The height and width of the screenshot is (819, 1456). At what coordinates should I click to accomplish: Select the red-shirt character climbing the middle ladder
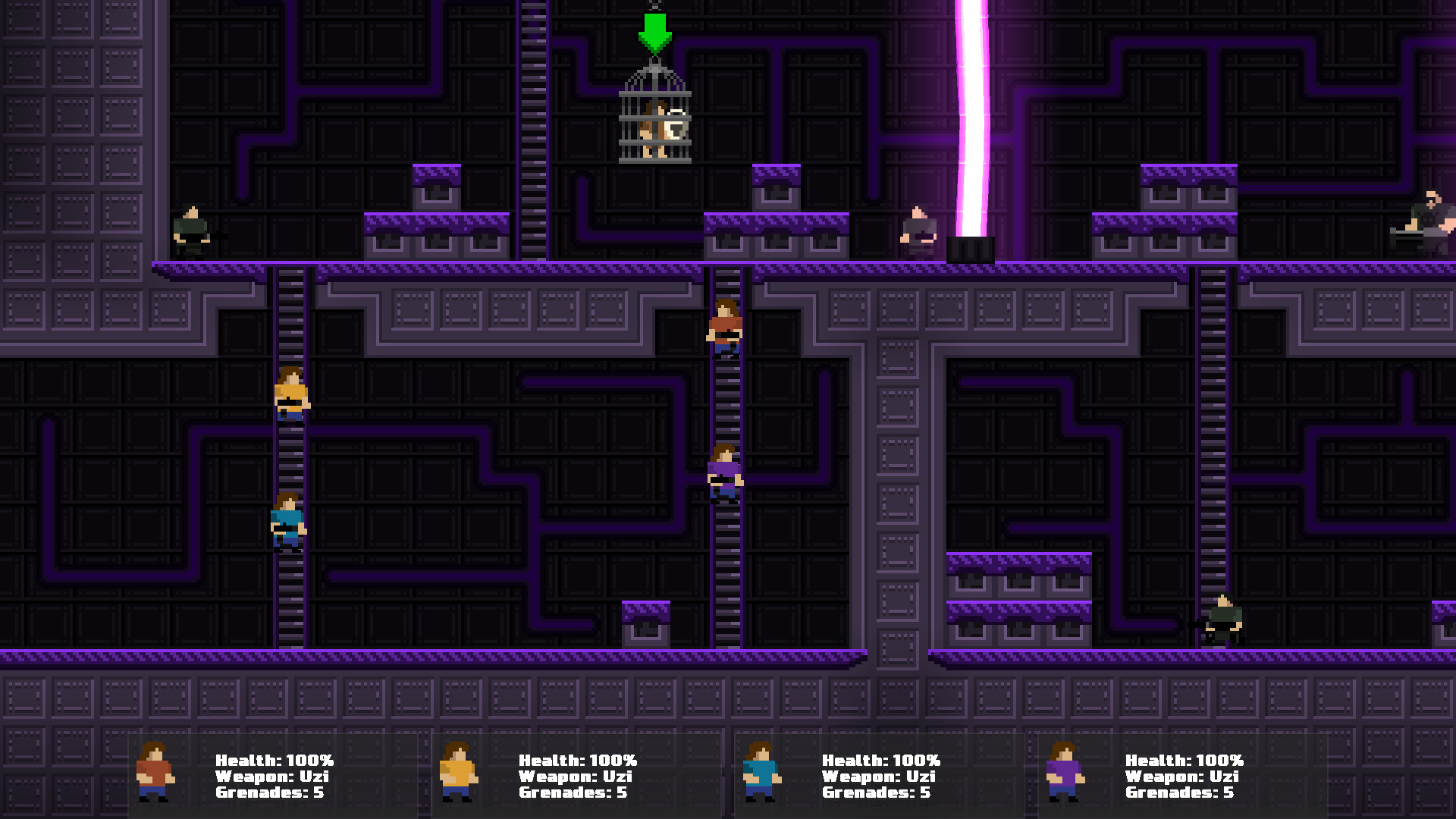tap(724, 326)
